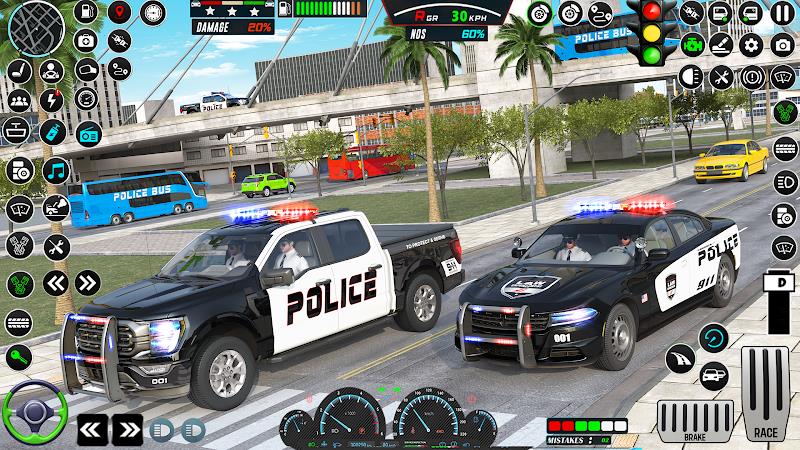The image size is (800, 450).
Task: Open the city minimap
Action: 37,27
